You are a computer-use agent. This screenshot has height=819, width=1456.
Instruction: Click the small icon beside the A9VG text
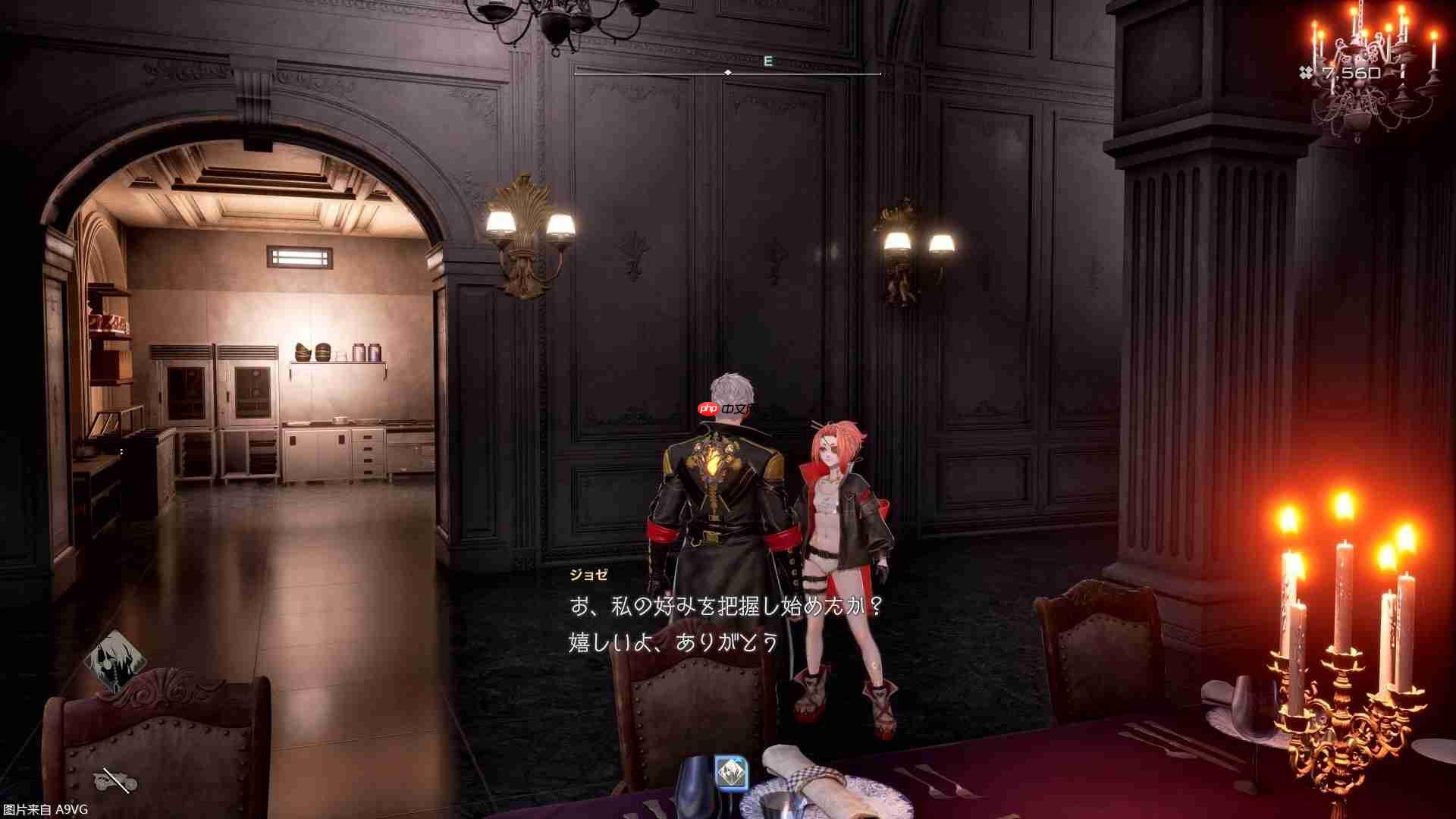point(114,781)
